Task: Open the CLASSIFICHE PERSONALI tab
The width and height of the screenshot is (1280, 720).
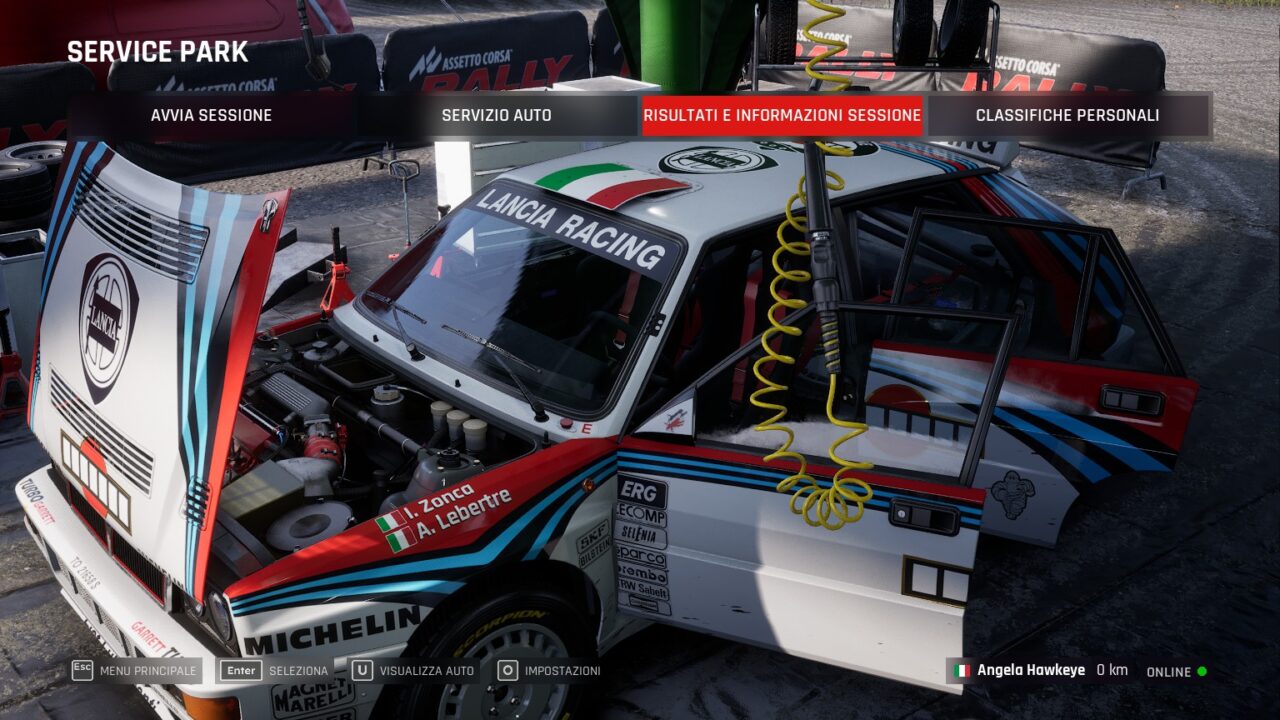Action: click(x=1066, y=115)
